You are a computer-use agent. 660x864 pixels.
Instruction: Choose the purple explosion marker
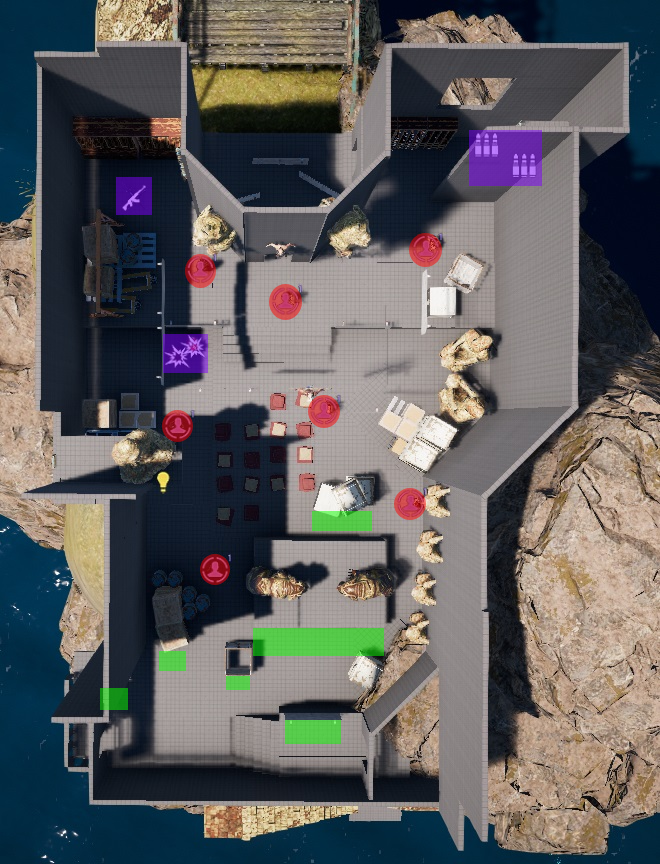(185, 353)
